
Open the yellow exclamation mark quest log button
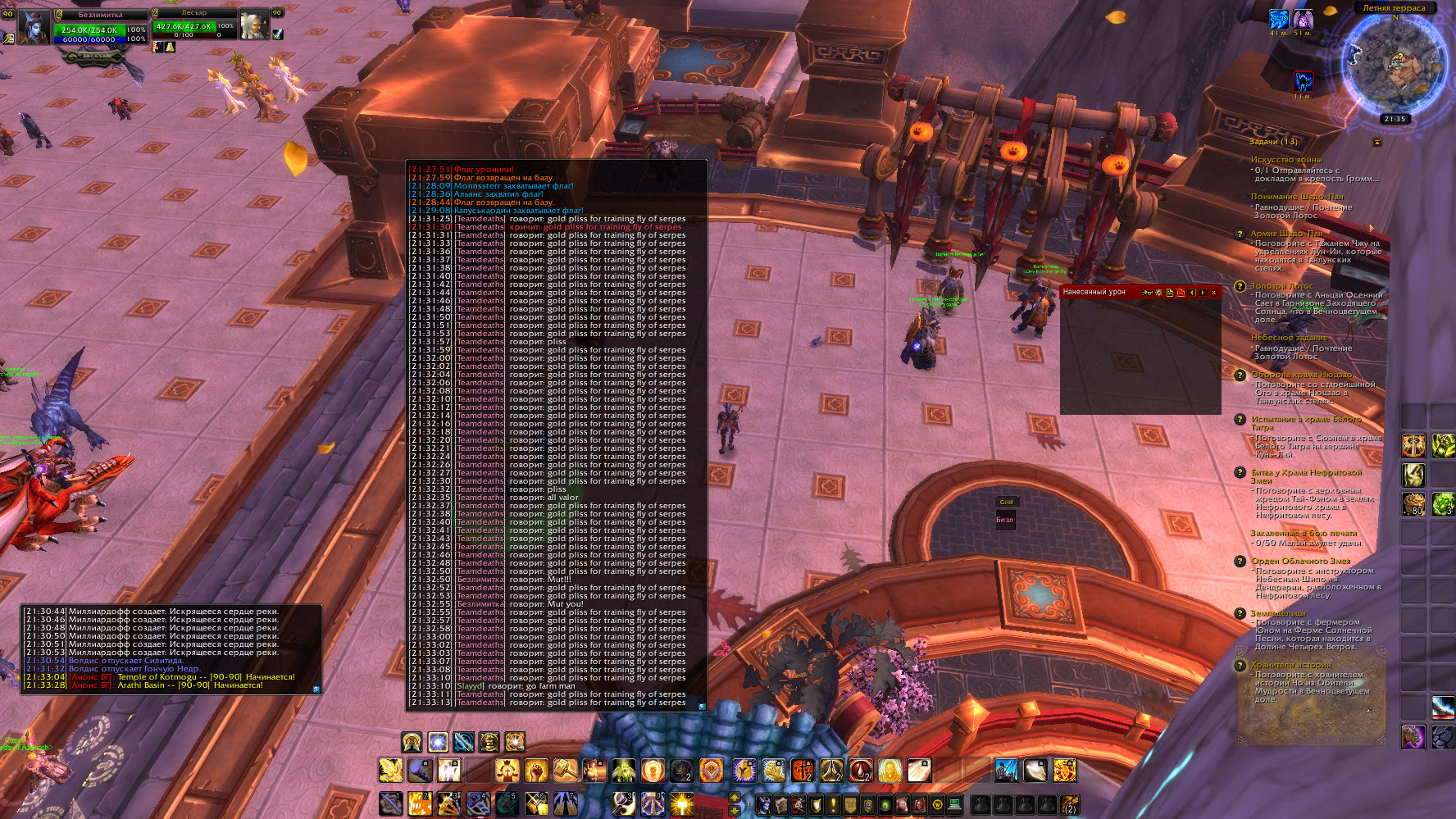(834, 804)
